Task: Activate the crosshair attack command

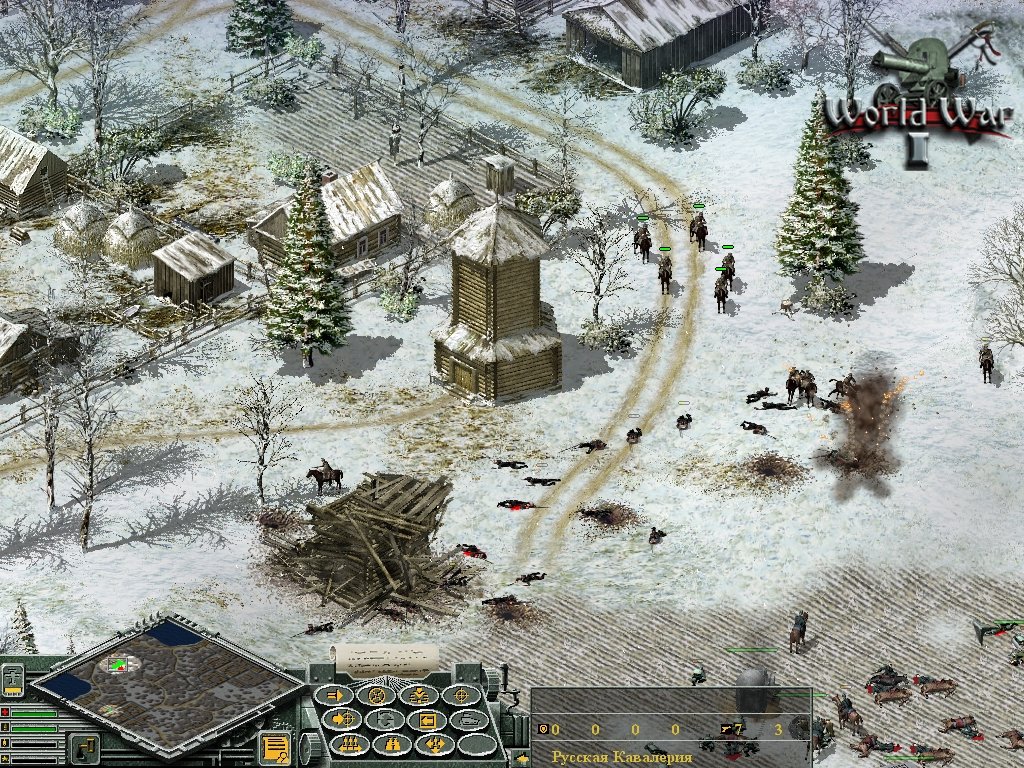Action: coord(461,695)
